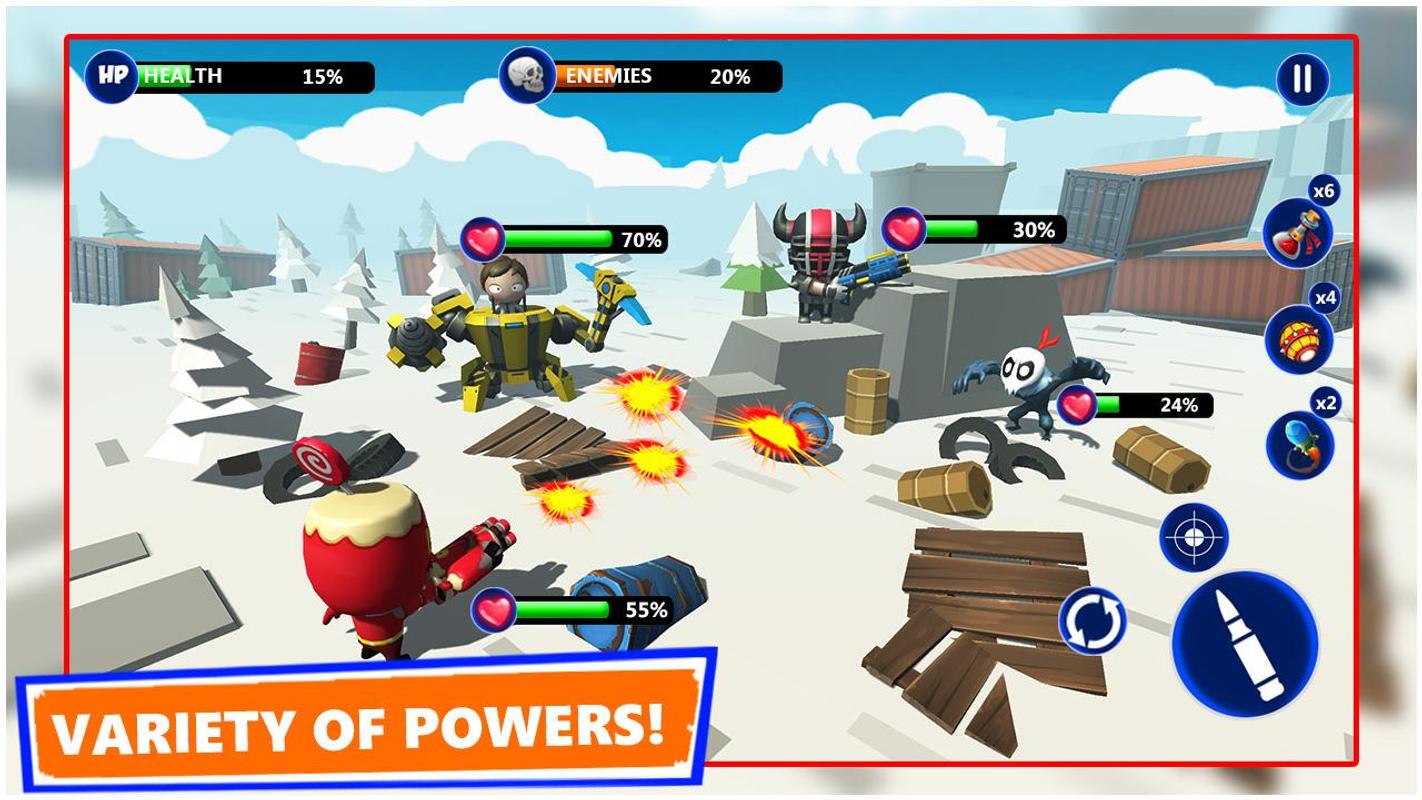This screenshot has width=1422, height=800.
Task: Tap the crosshair aim button
Action: point(1194,538)
